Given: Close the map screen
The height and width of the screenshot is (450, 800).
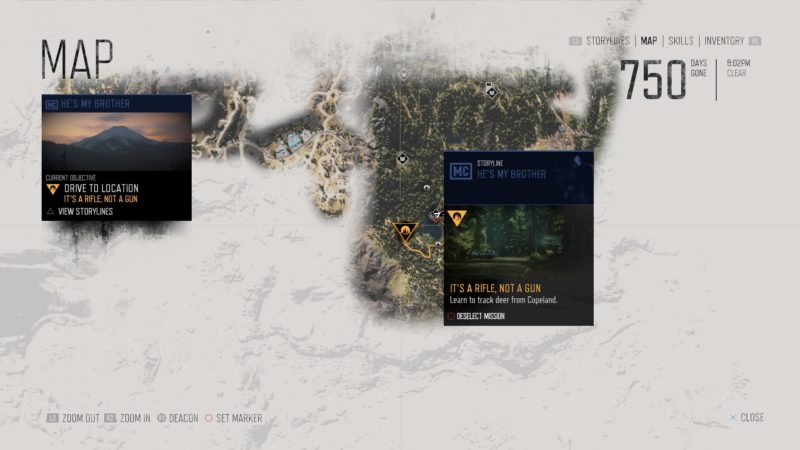Looking at the screenshot, I should point(747,417).
